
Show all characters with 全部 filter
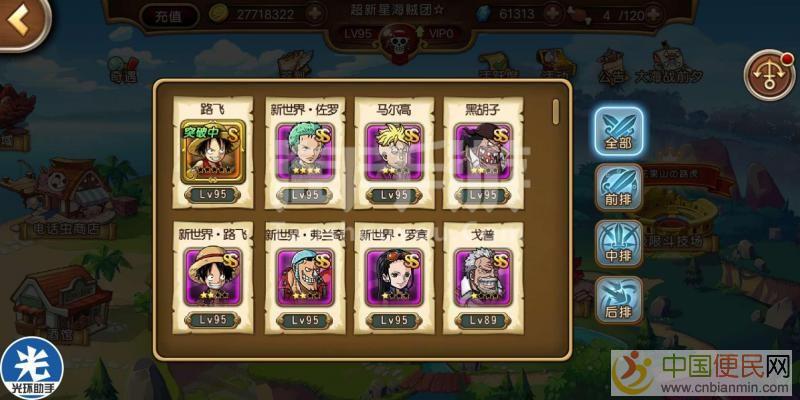tap(617, 130)
